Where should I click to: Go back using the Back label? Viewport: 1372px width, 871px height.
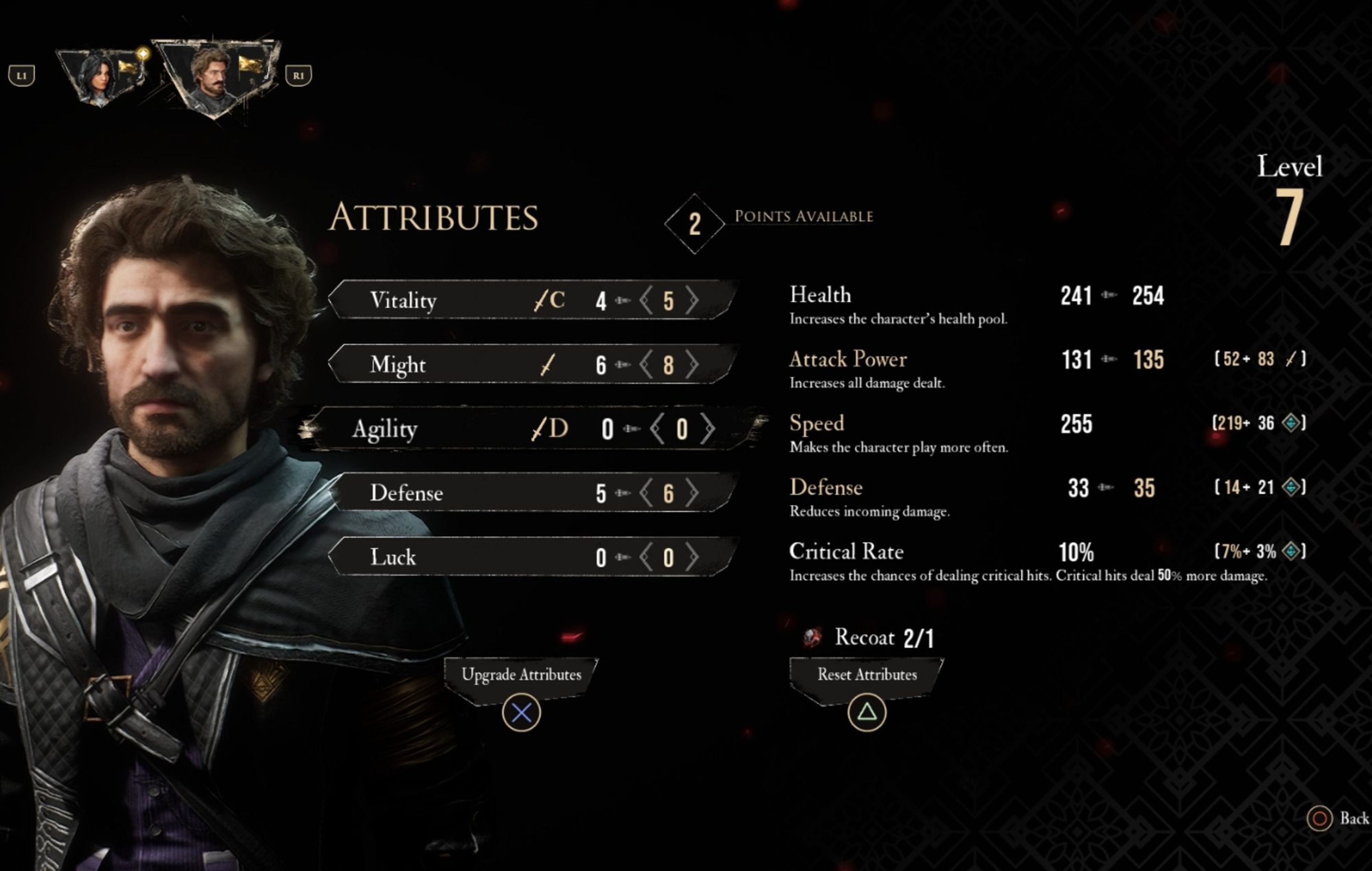tap(1353, 818)
